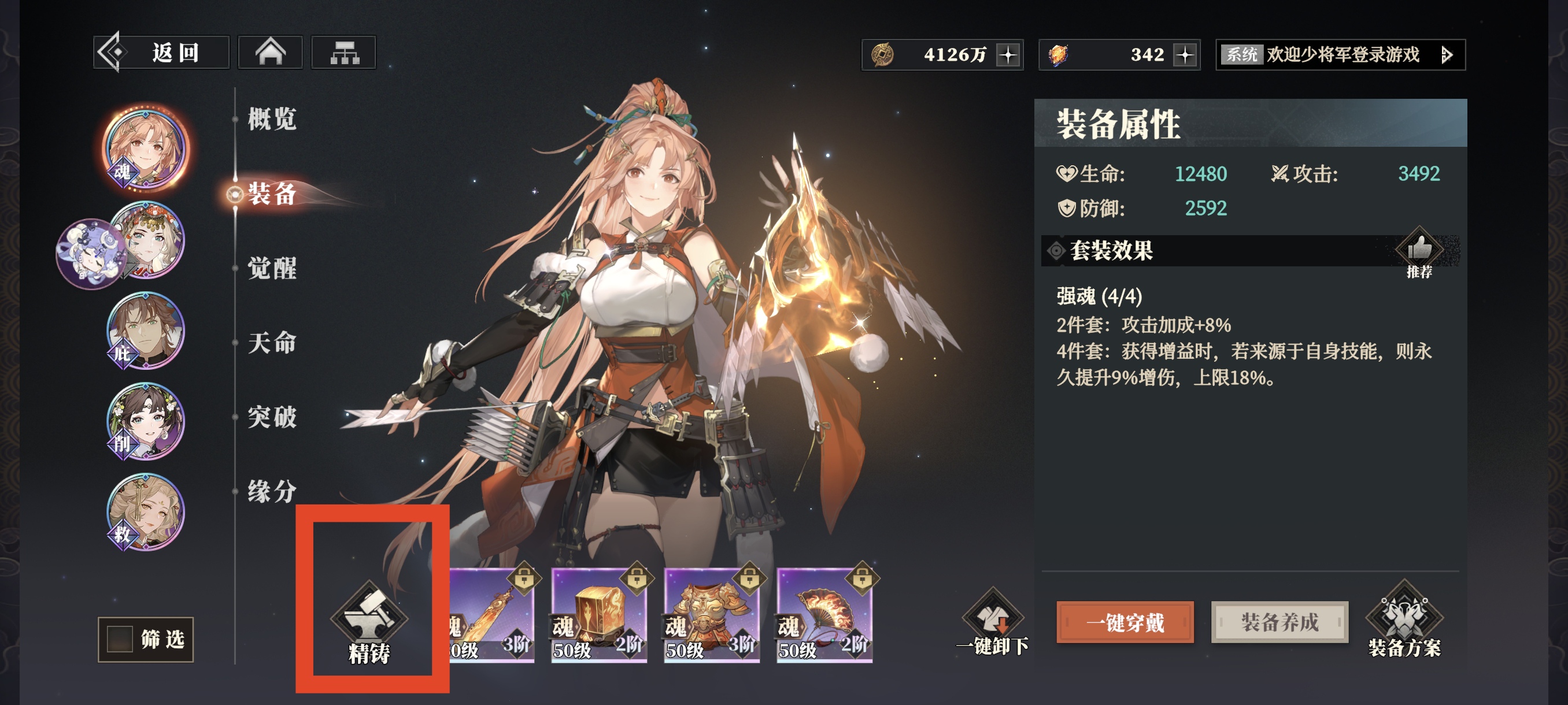The image size is (1568, 705).
Task: Equip all using 一键穿戴 button
Action: coord(1125,622)
